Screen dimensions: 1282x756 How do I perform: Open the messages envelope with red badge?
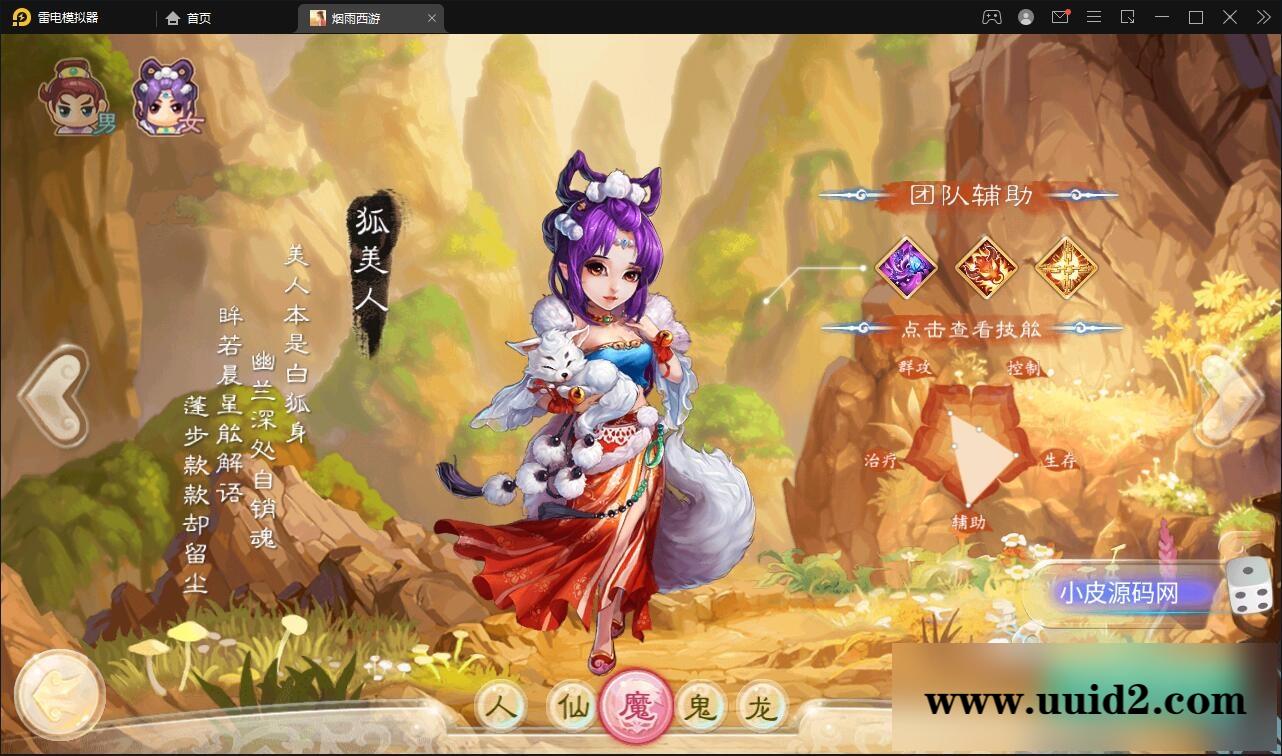[1060, 17]
